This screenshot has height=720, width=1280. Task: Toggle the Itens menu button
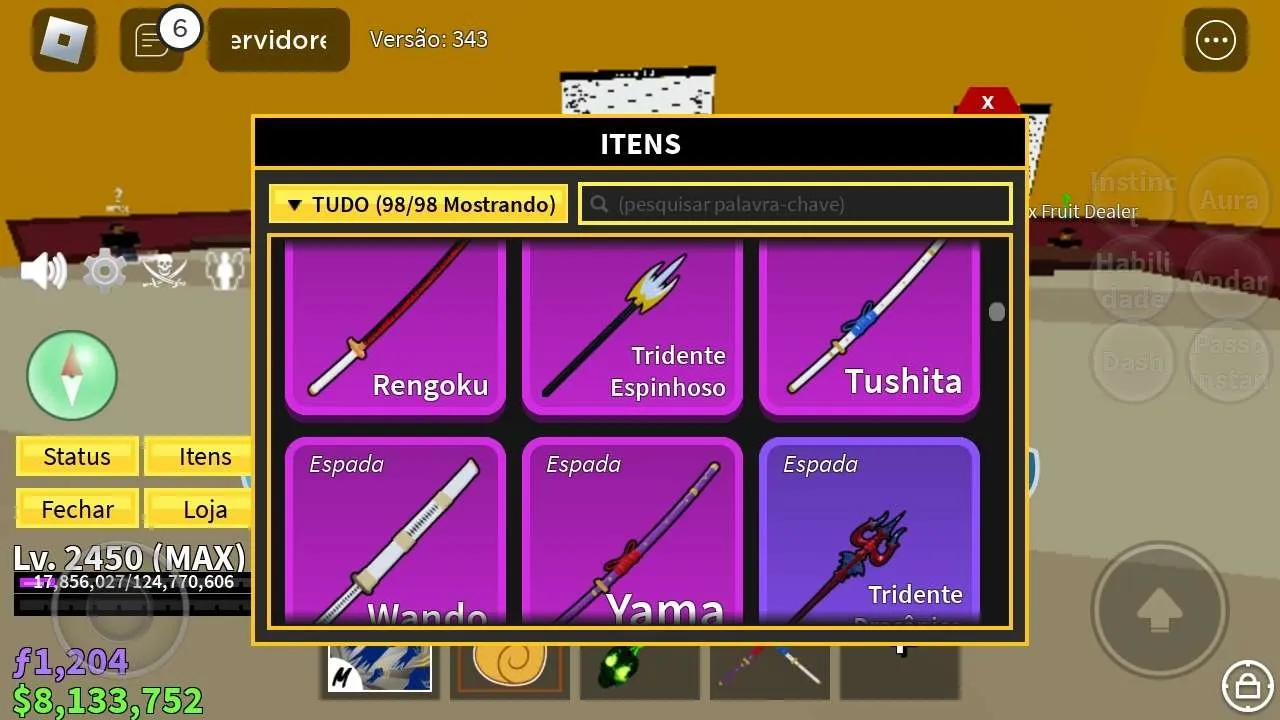(205, 457)
